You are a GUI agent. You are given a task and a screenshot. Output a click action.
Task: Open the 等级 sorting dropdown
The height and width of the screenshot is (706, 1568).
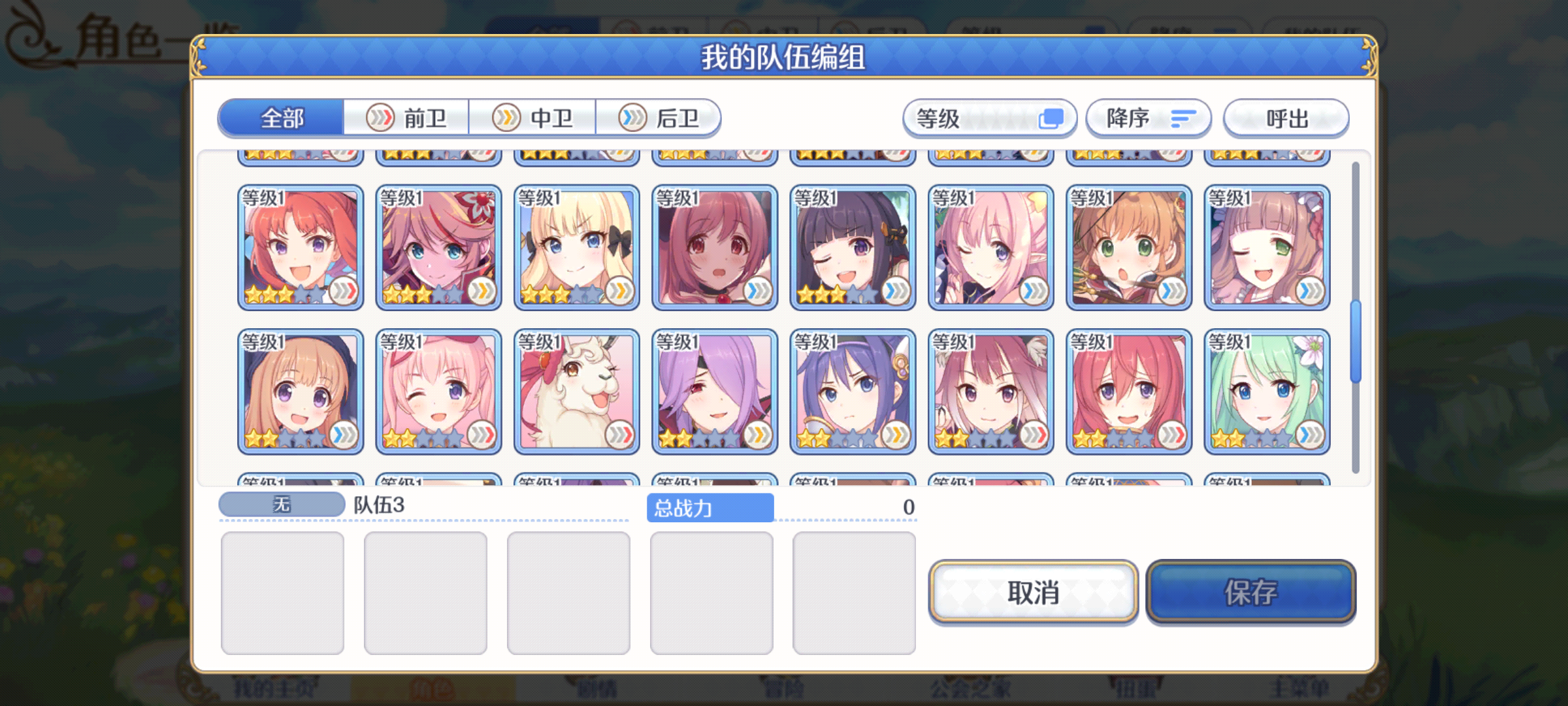(990, 118)
